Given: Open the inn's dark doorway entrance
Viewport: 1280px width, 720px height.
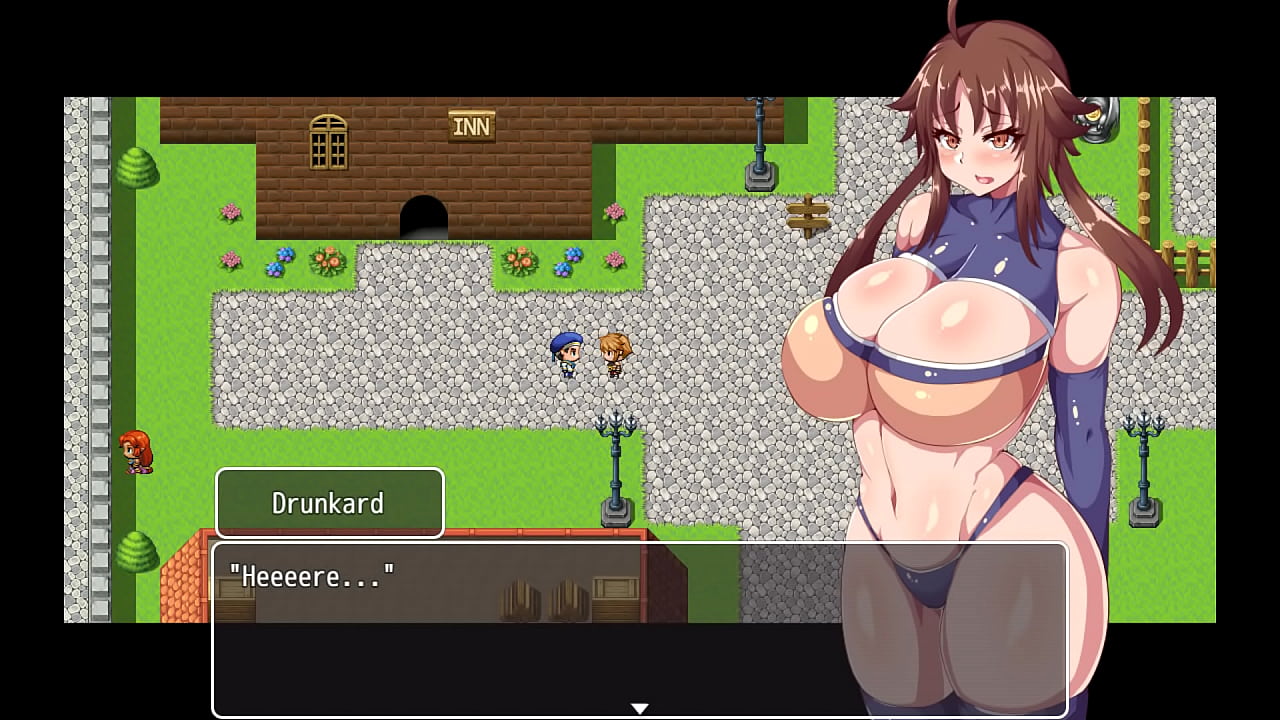Looking at the screenshot, I should (x=424, y=215).
